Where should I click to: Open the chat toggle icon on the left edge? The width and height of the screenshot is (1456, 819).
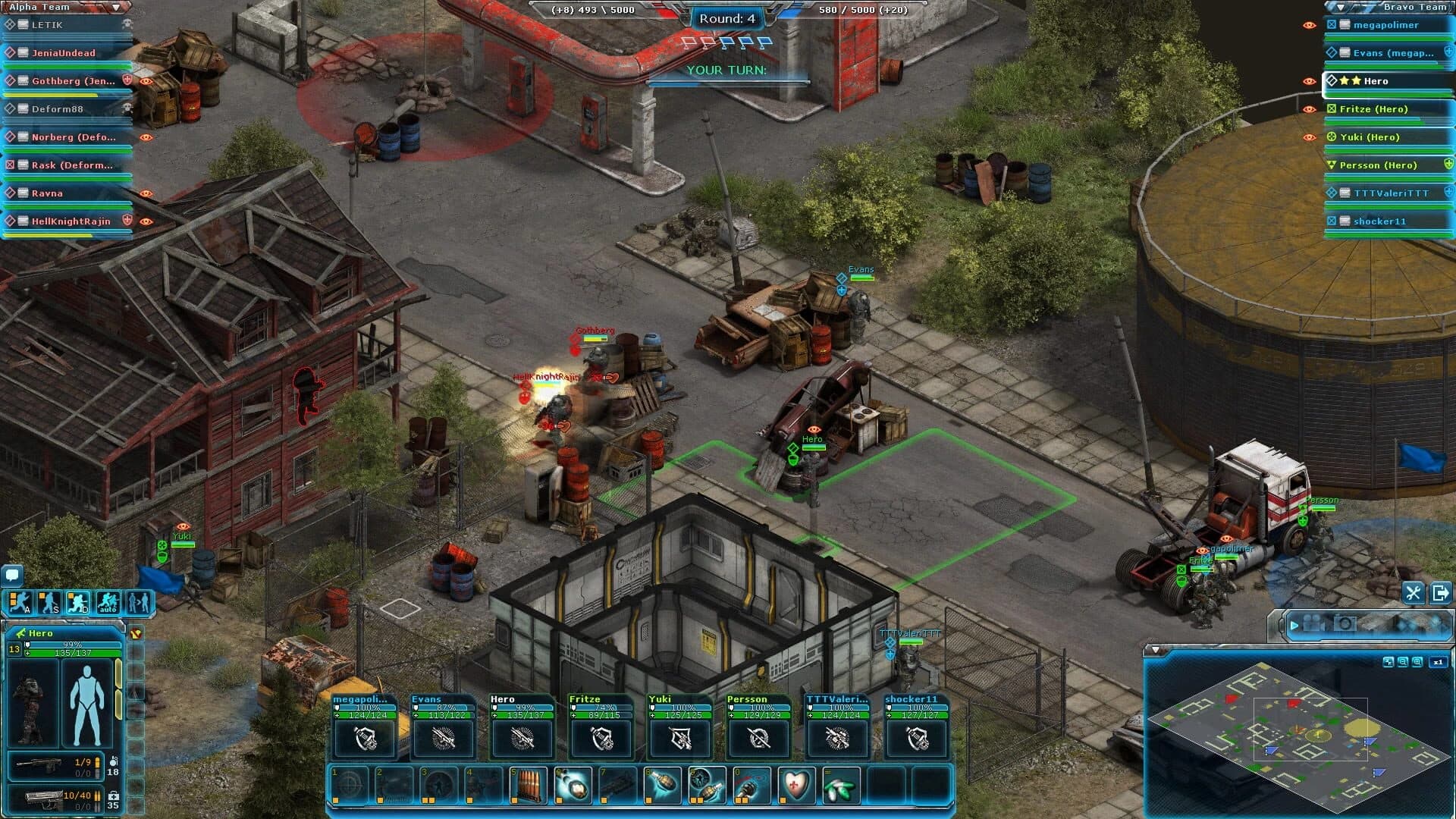pos(11,576)
